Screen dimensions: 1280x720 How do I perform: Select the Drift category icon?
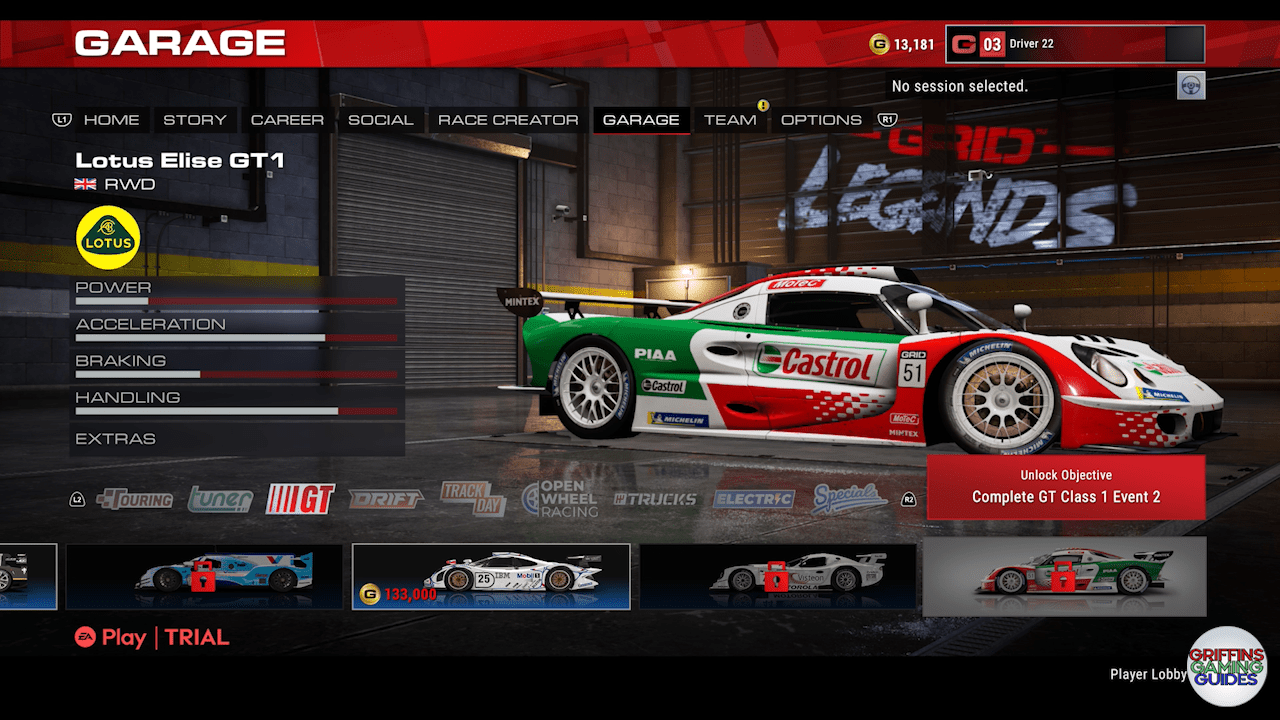click(x=388, y=498)
